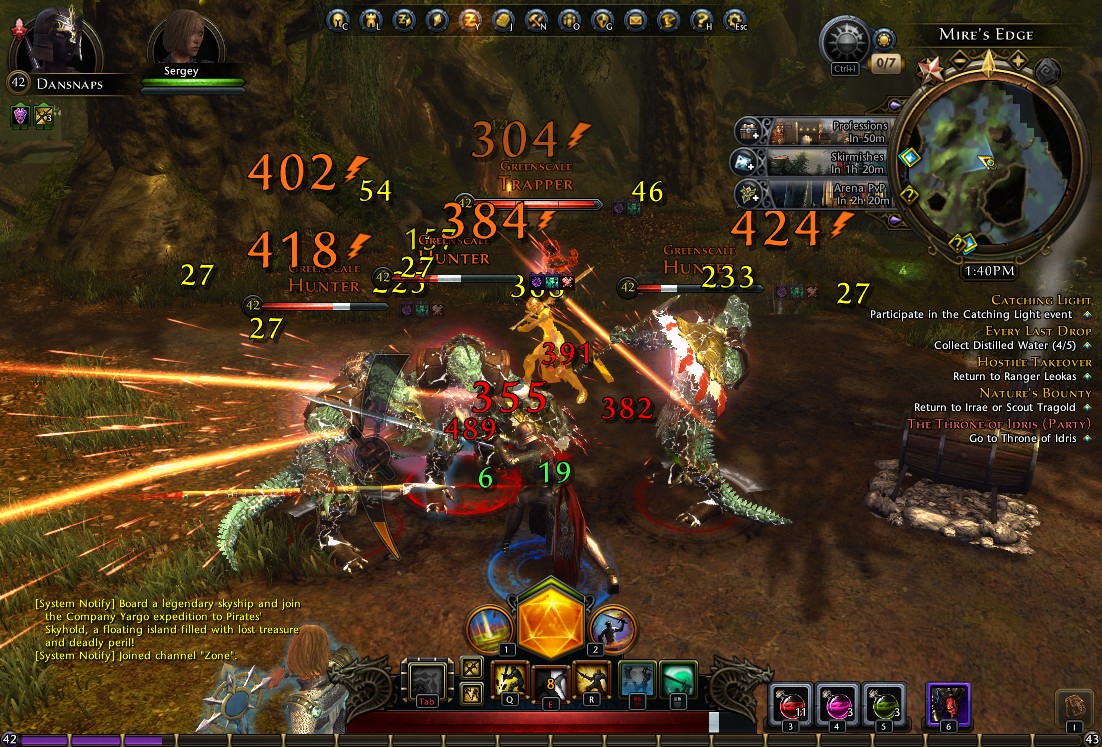
Task: Select the Skirmishes event entry
Action: pyautogui.click(x=812, y=162)
